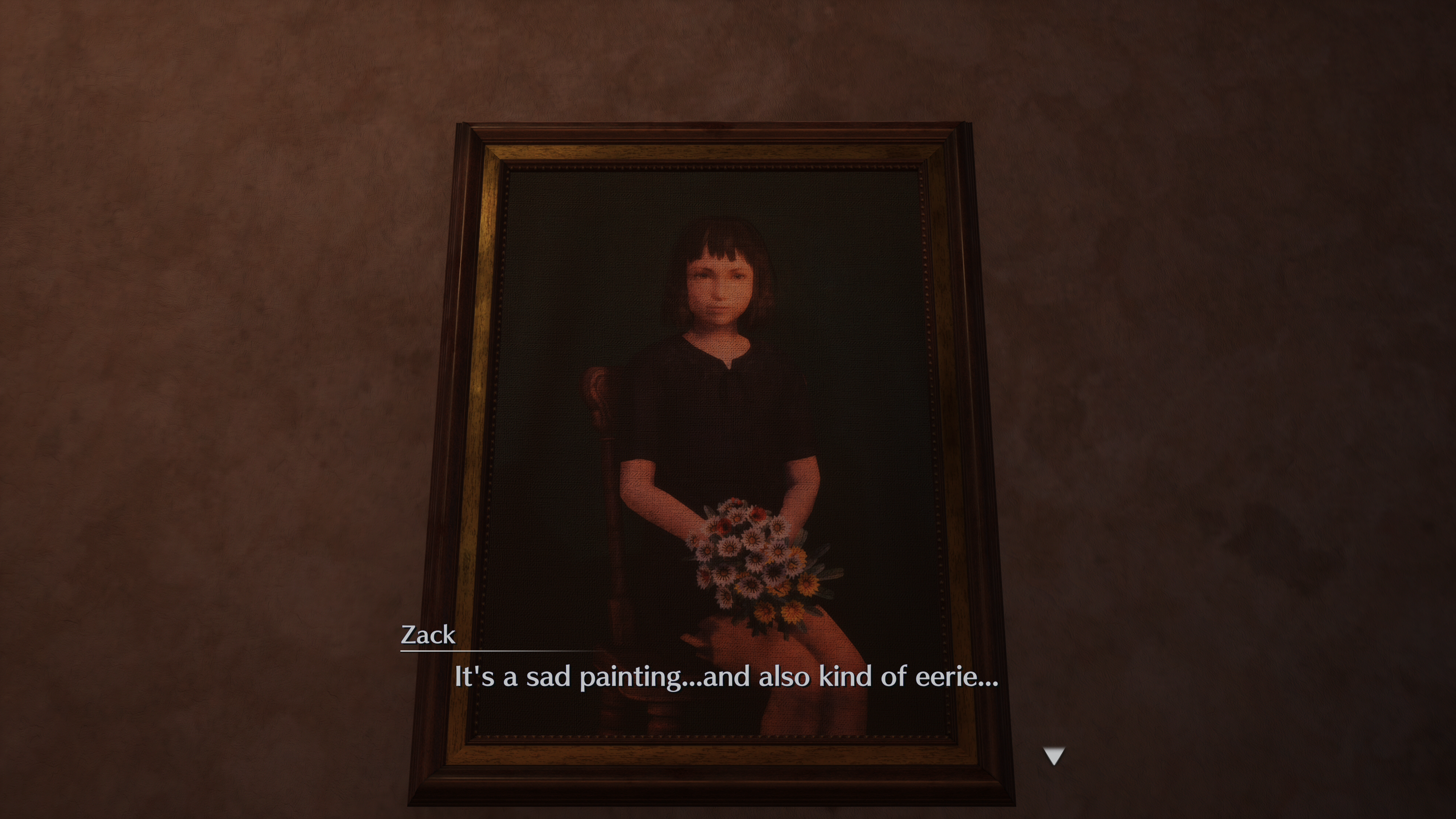Screen dimensions: 1456x819
Task: Advance dialogue with the white arrow indicator
Action: (1054, 756)
